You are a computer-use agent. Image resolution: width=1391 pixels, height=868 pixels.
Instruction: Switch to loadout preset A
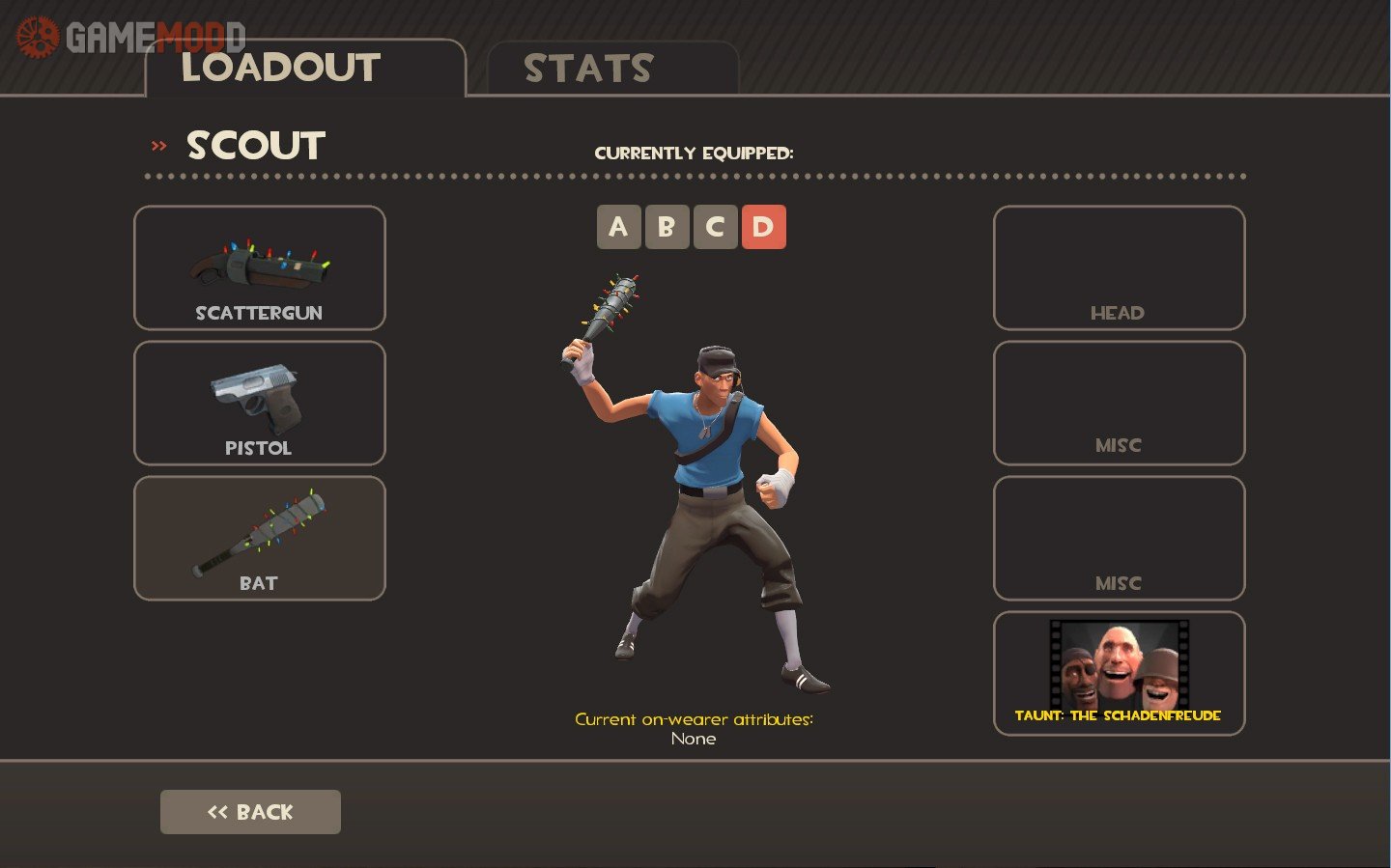pyautogui.click(x=618, y=228)
